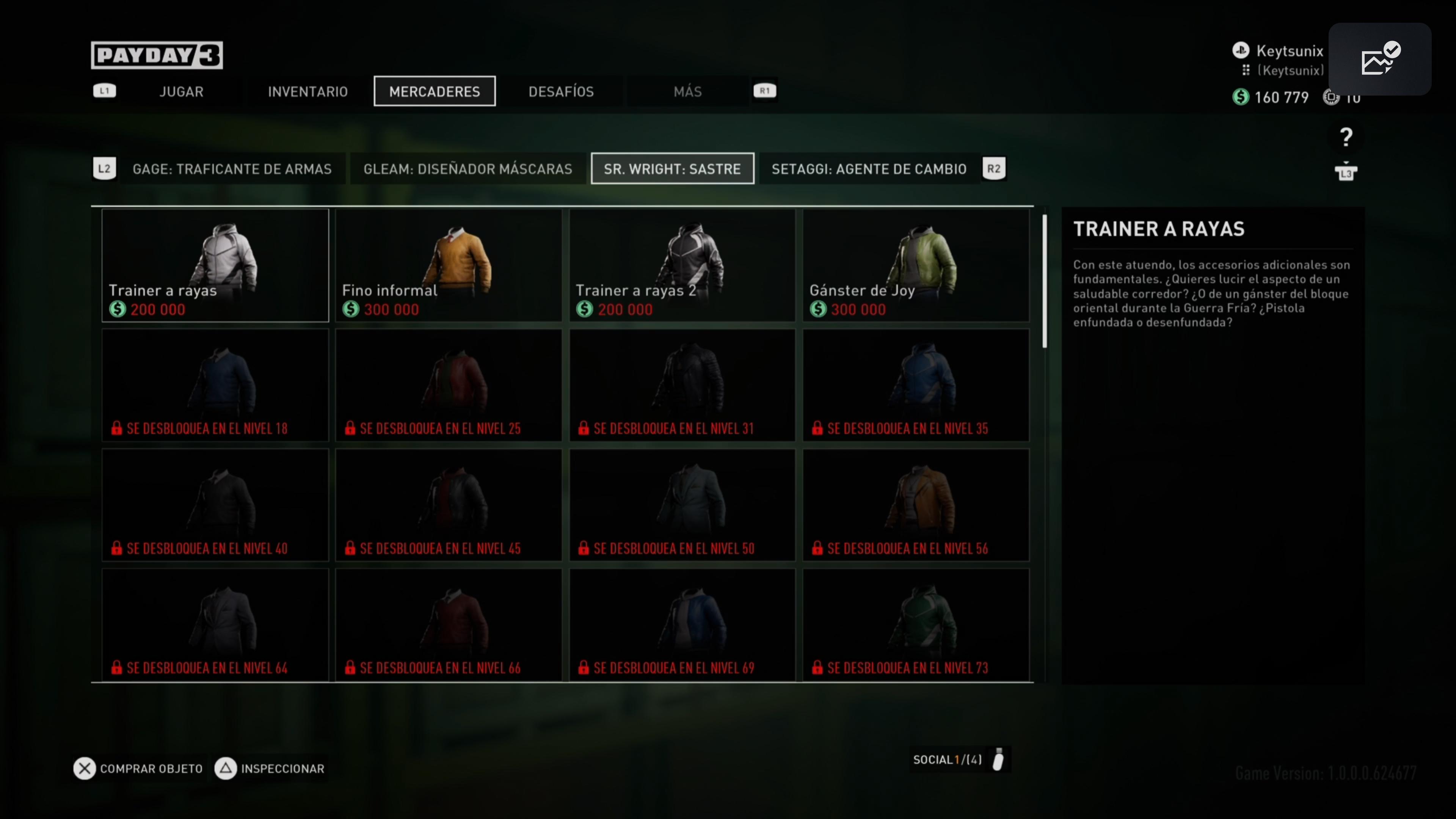The width and height of the screenshot is (1456, 819).
Task: Go to the DESAFÍOS tab
Action: [561, 91]
